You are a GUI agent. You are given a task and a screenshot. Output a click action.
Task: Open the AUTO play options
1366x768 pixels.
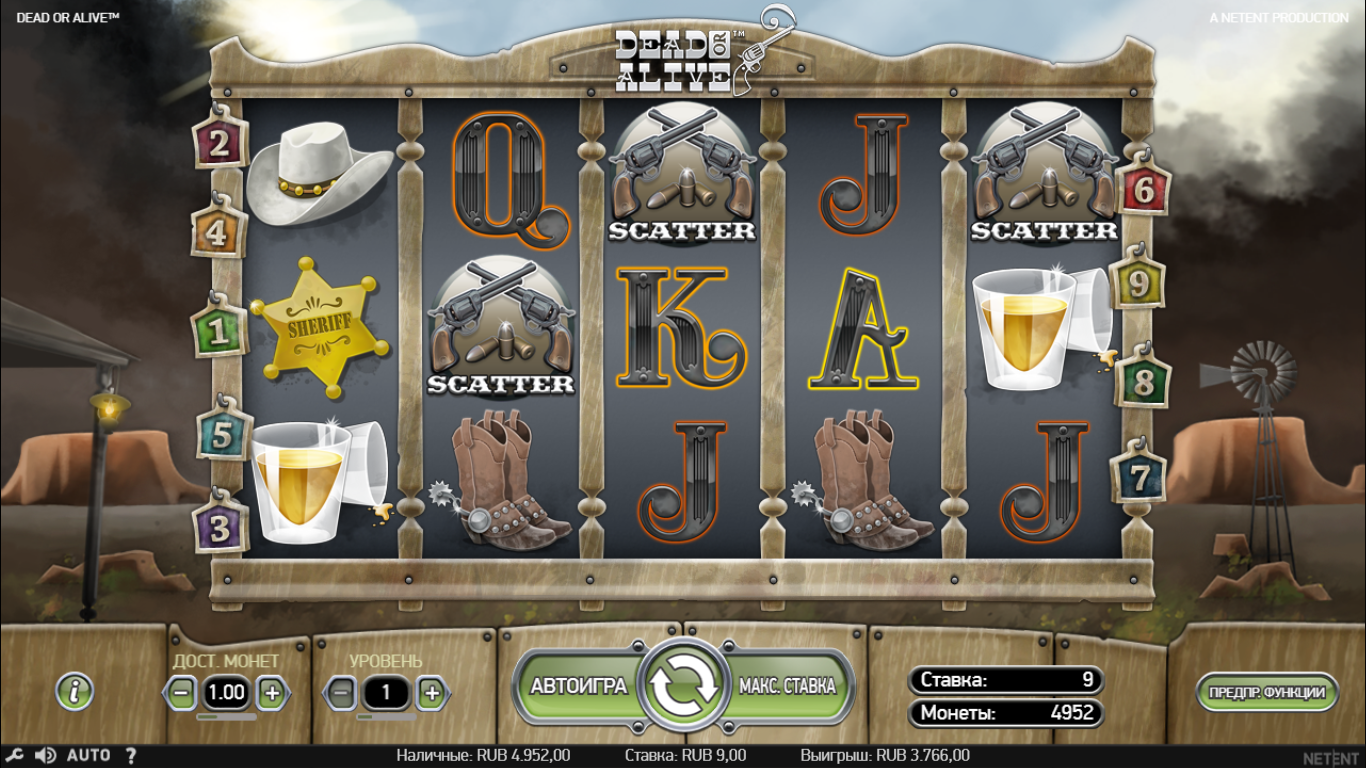[x=89, y=755]
